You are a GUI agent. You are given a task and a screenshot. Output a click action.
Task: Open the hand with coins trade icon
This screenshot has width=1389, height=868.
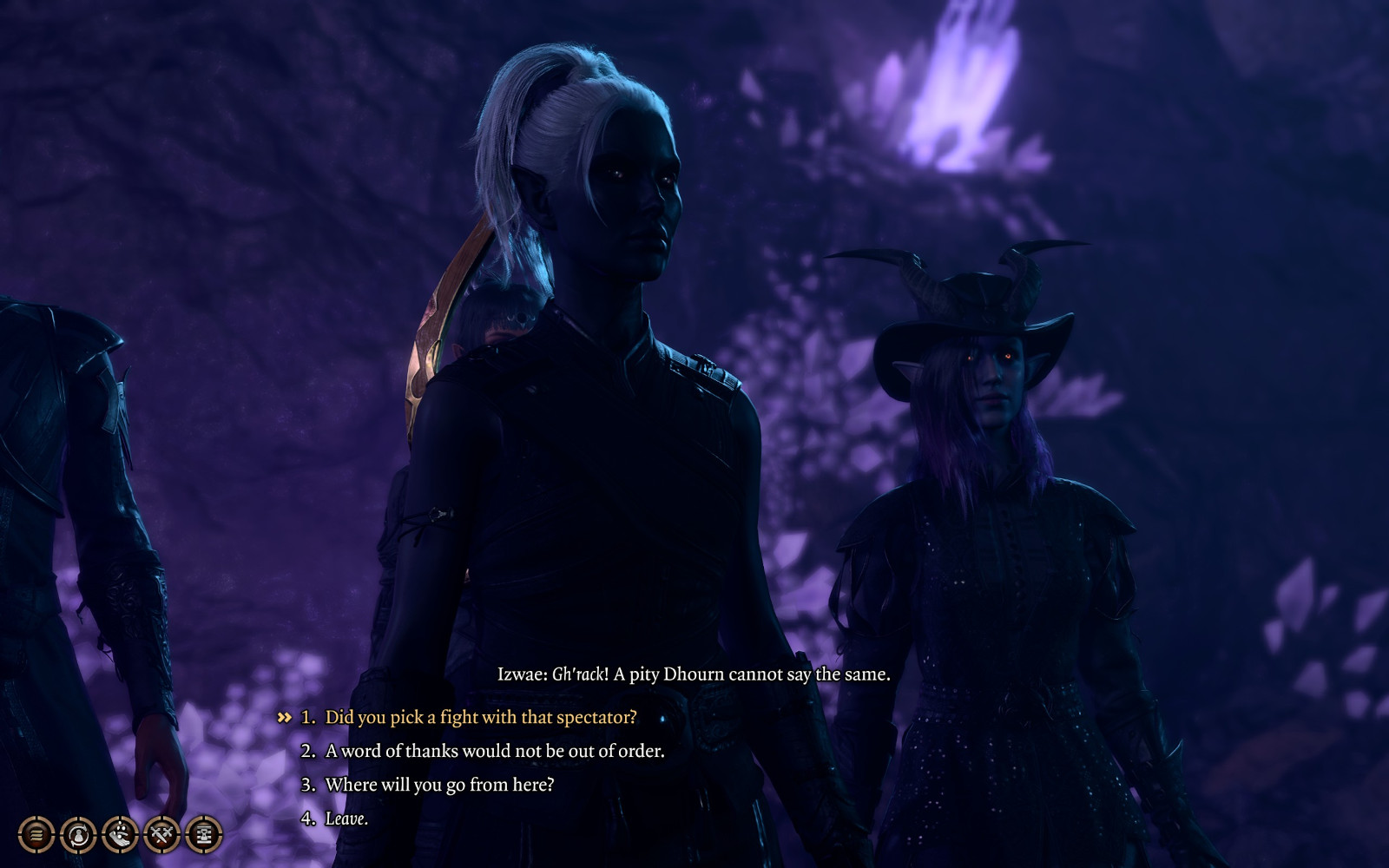point(120,835)
